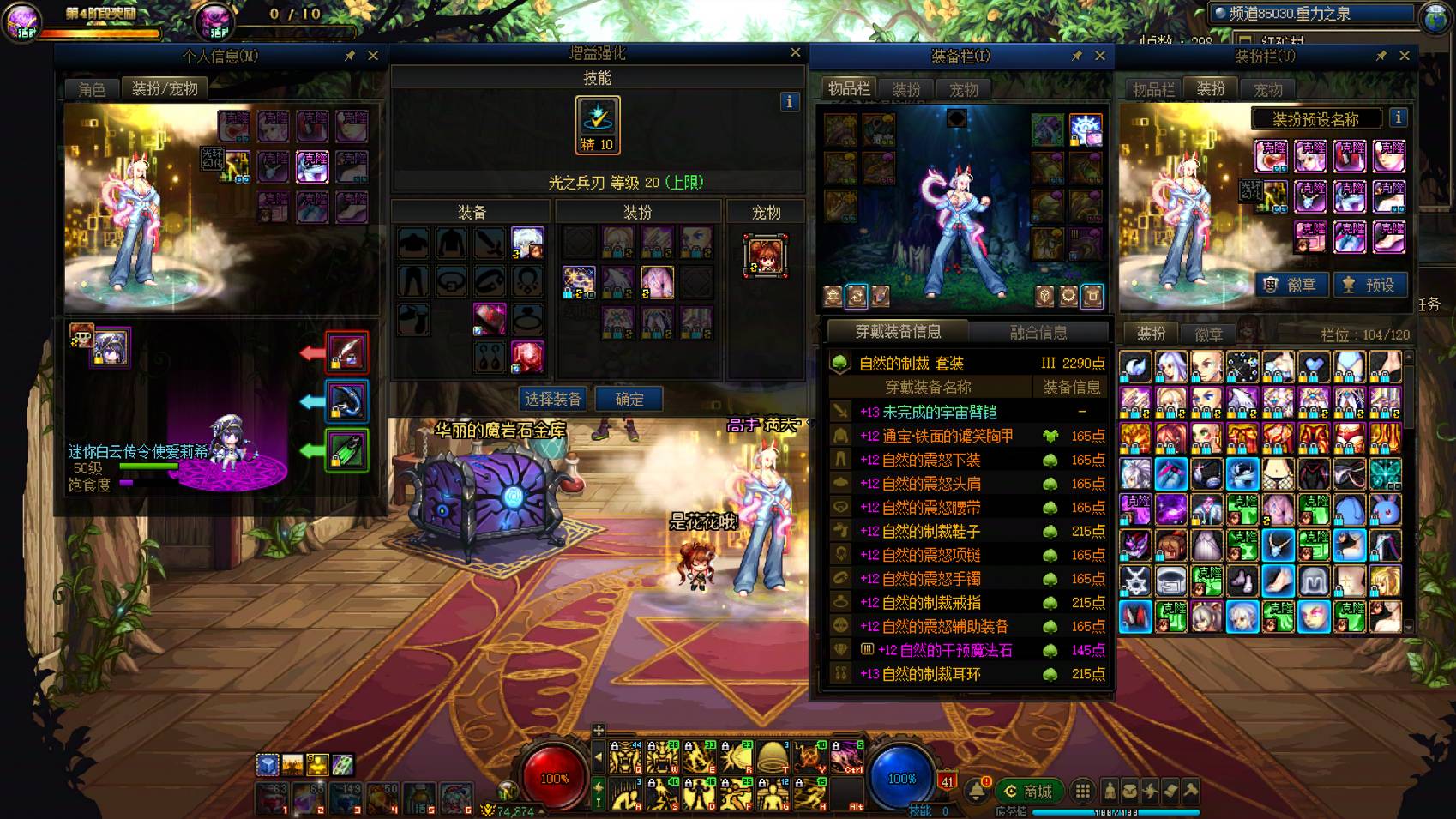The image size is (1456, 819).
Task: Switch to the 宠物 pet tab in 装备栏
Action: [x=963, y=89]
